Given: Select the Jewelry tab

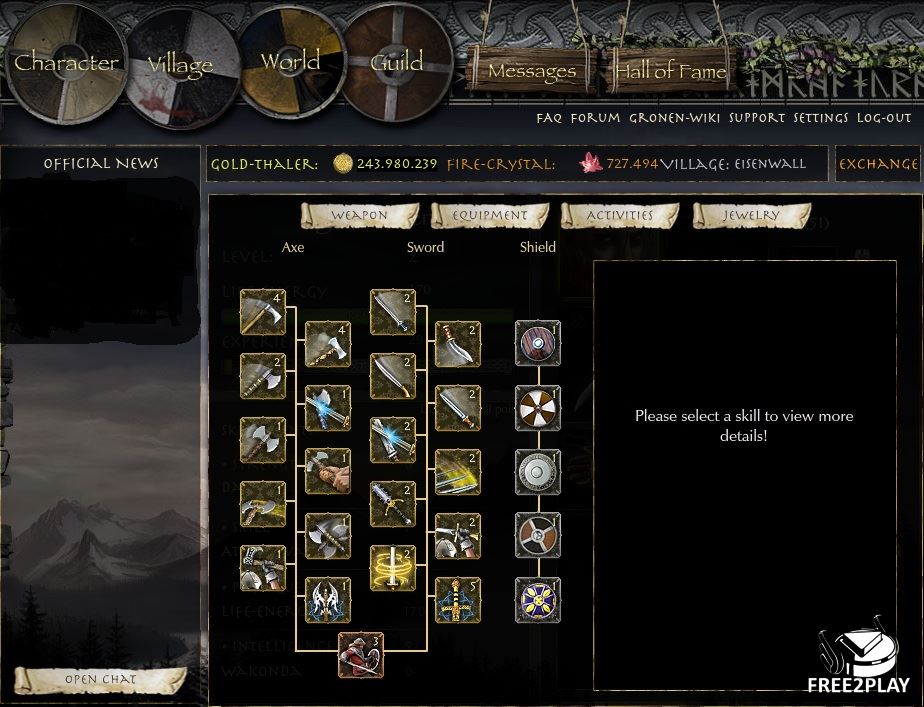Looking at the screenshot, I should tap(751, 215).
